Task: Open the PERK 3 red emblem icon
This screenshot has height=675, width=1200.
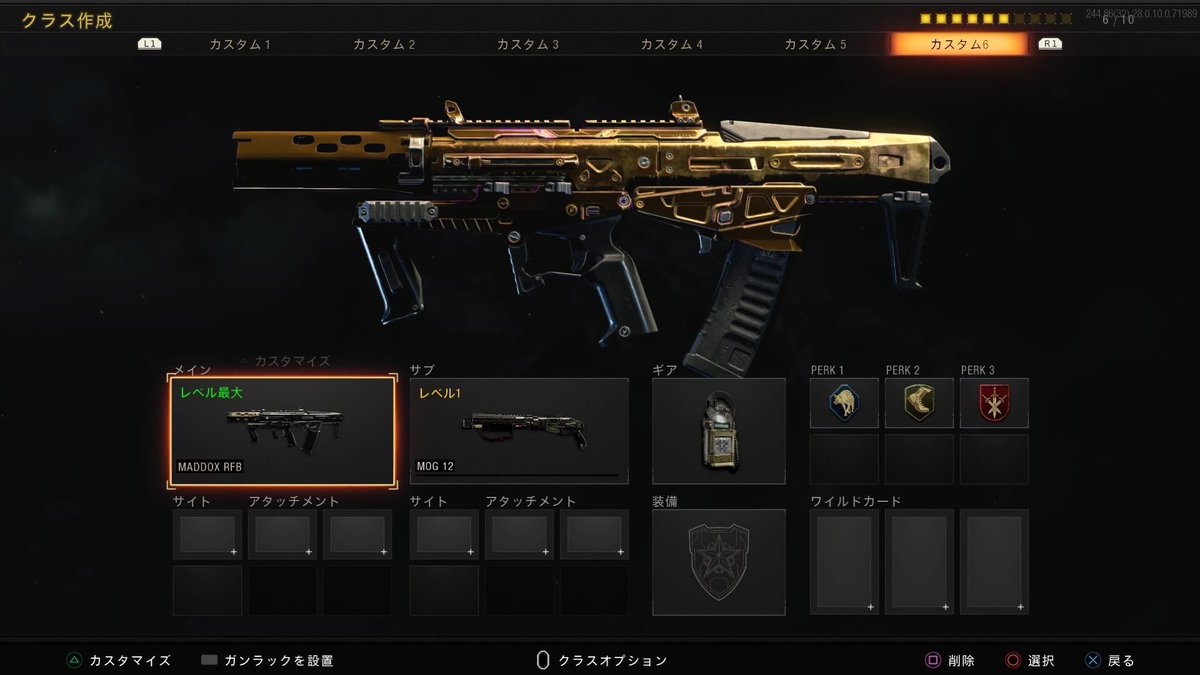Action: coord(994,403)
